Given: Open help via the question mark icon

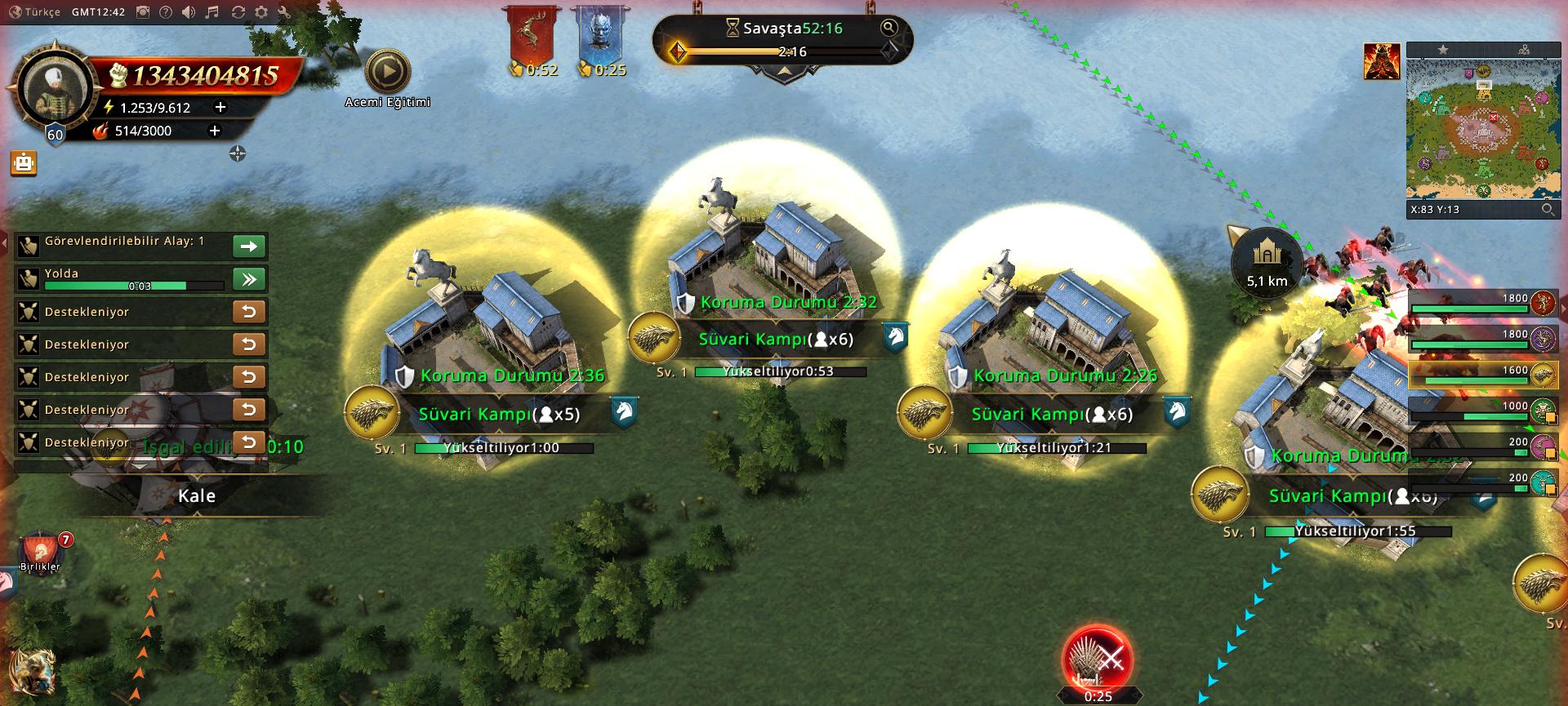Looking at the screenshot, I should (x=166, y=12).
